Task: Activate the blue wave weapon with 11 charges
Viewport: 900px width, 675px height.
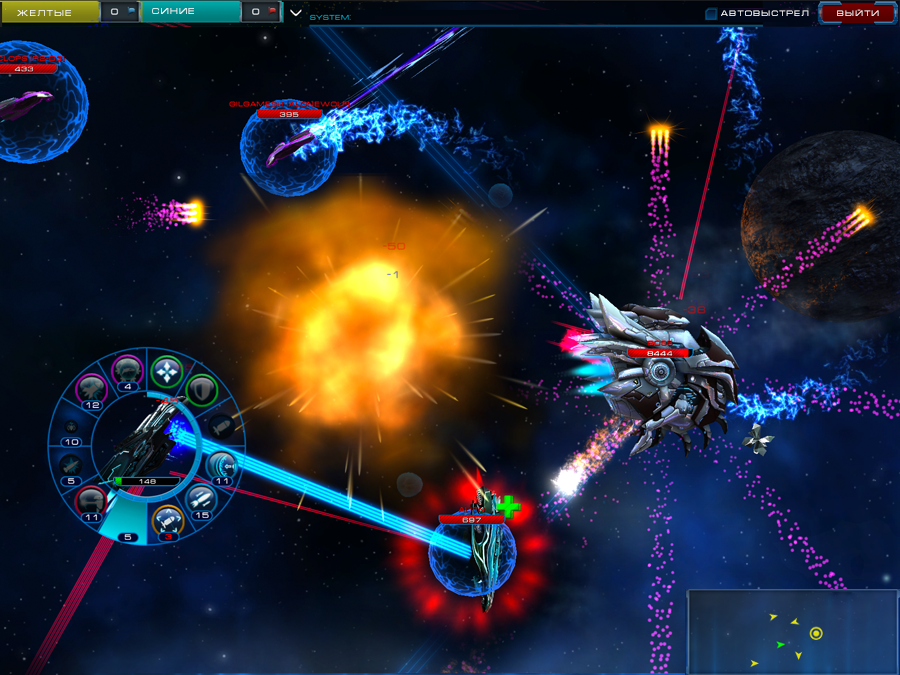Action: [221, 465]
